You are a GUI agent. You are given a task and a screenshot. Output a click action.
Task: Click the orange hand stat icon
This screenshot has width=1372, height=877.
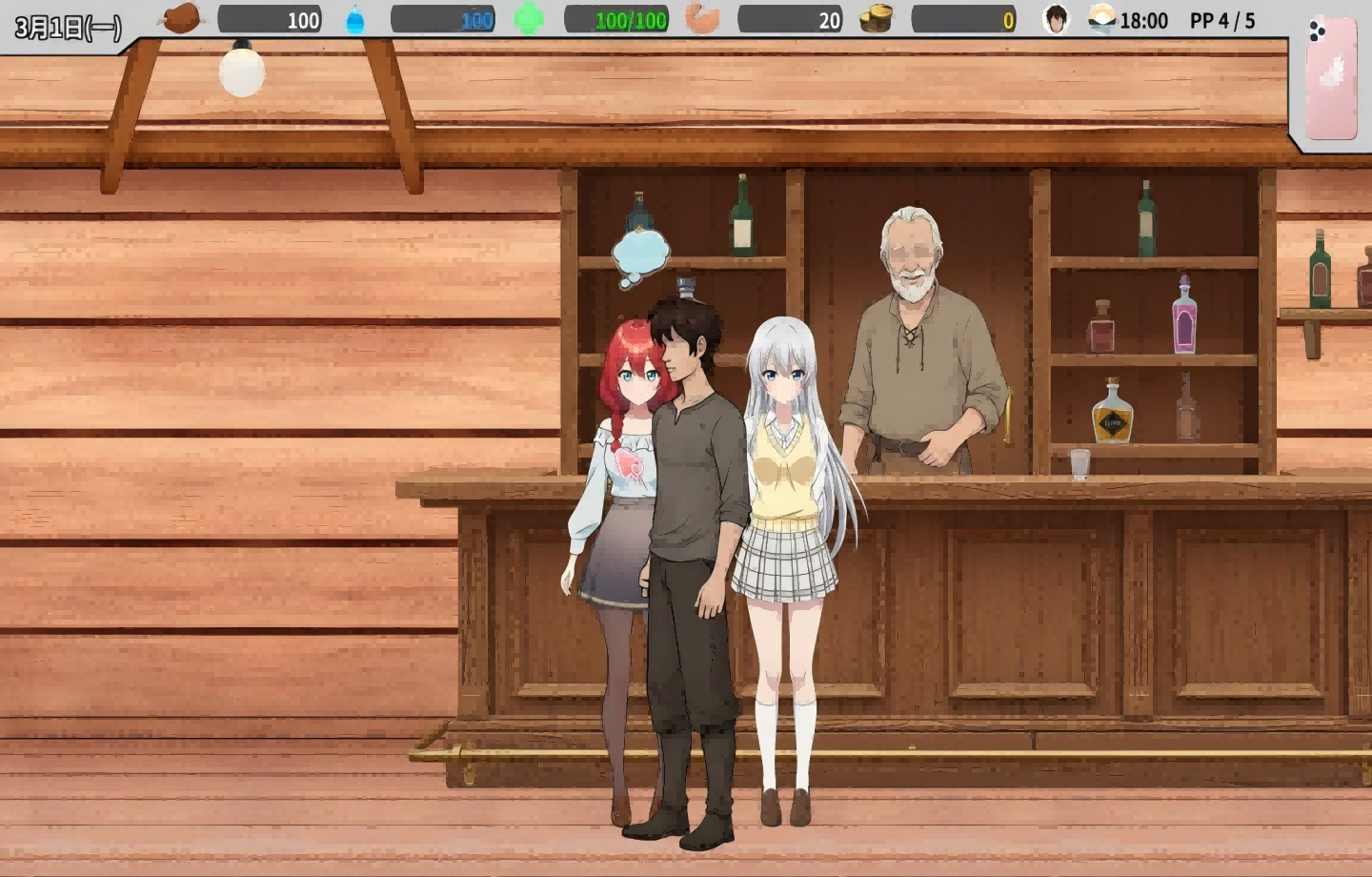[x=705, y=17]
